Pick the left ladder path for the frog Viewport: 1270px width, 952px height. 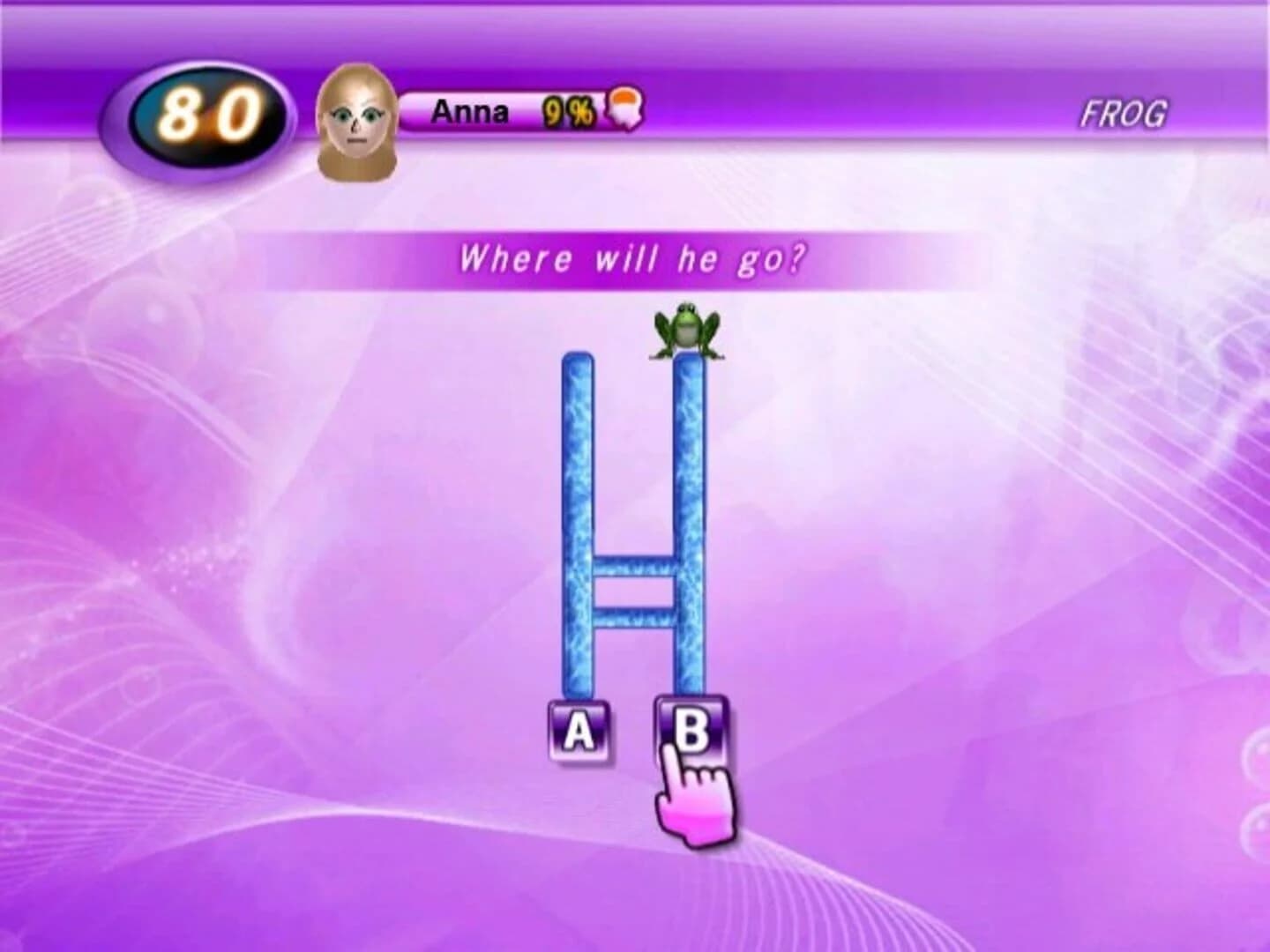pos(578,529)
